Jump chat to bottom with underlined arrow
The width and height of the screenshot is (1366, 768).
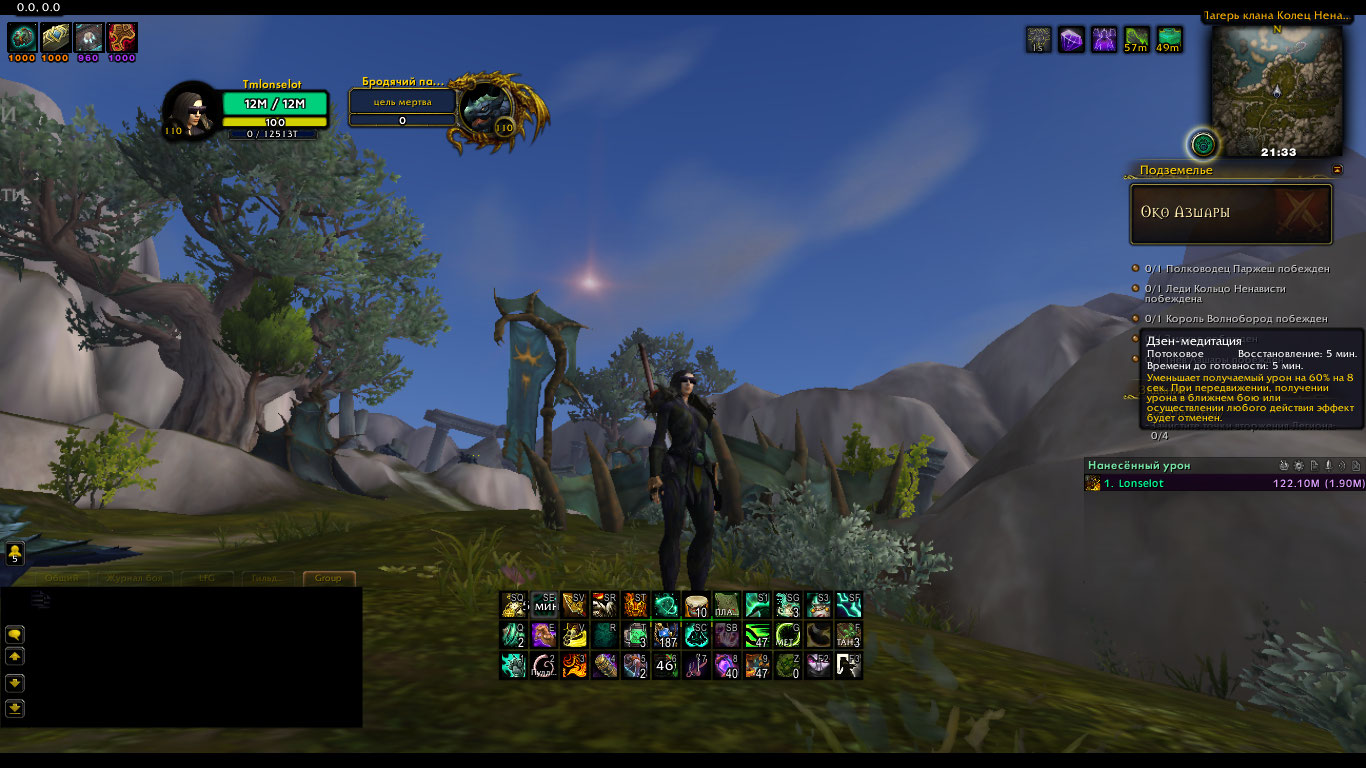(15, 708)
